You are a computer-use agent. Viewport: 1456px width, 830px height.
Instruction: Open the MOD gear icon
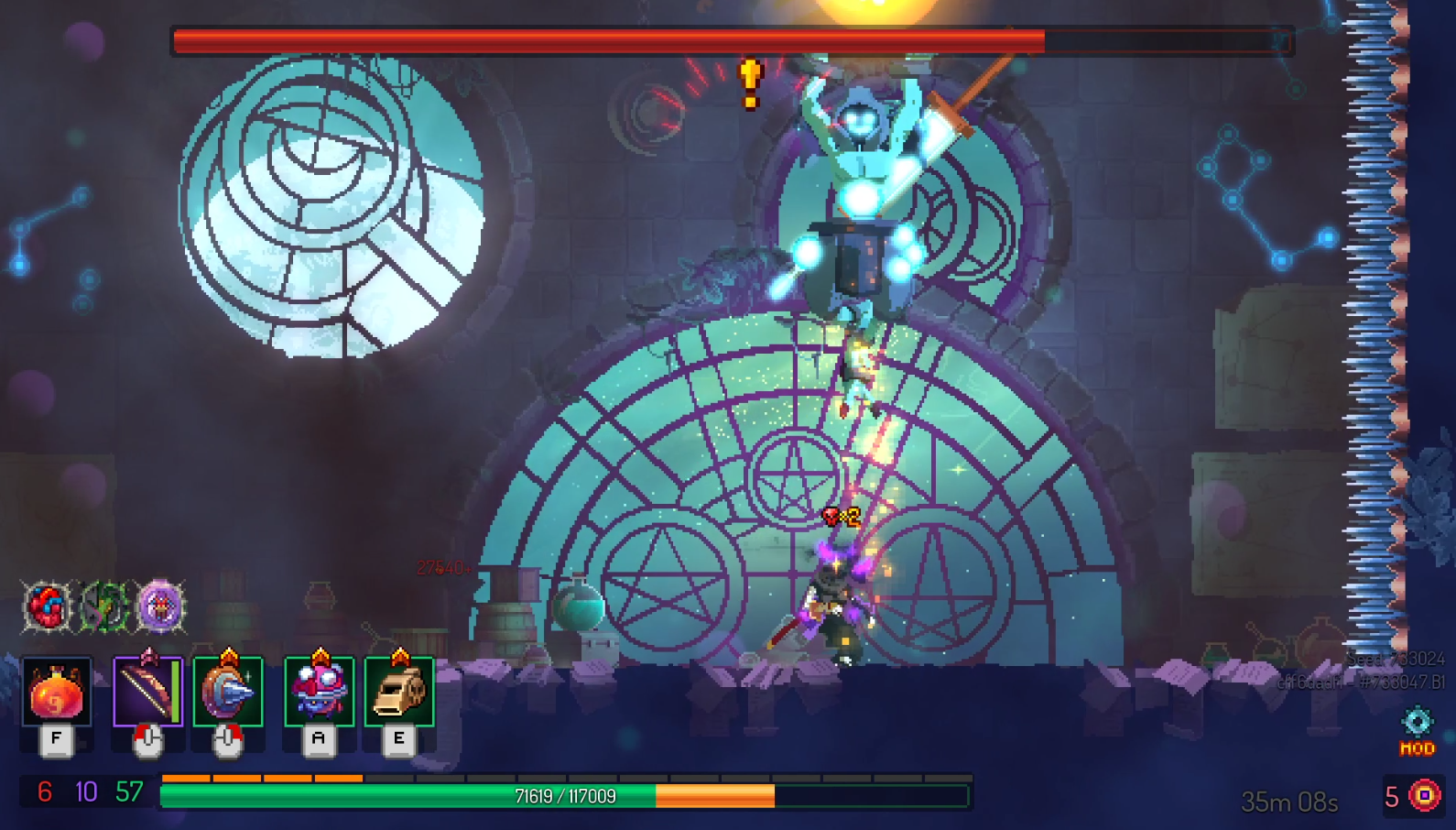[x=1416, y=724]
